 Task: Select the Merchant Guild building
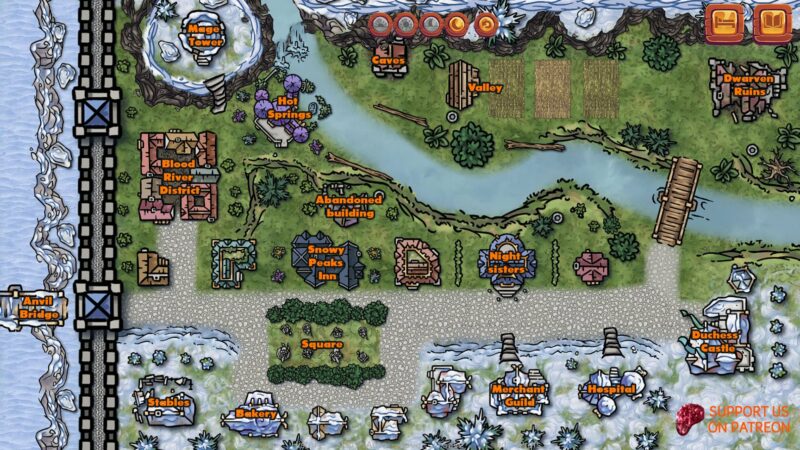[x=518, y=394]
